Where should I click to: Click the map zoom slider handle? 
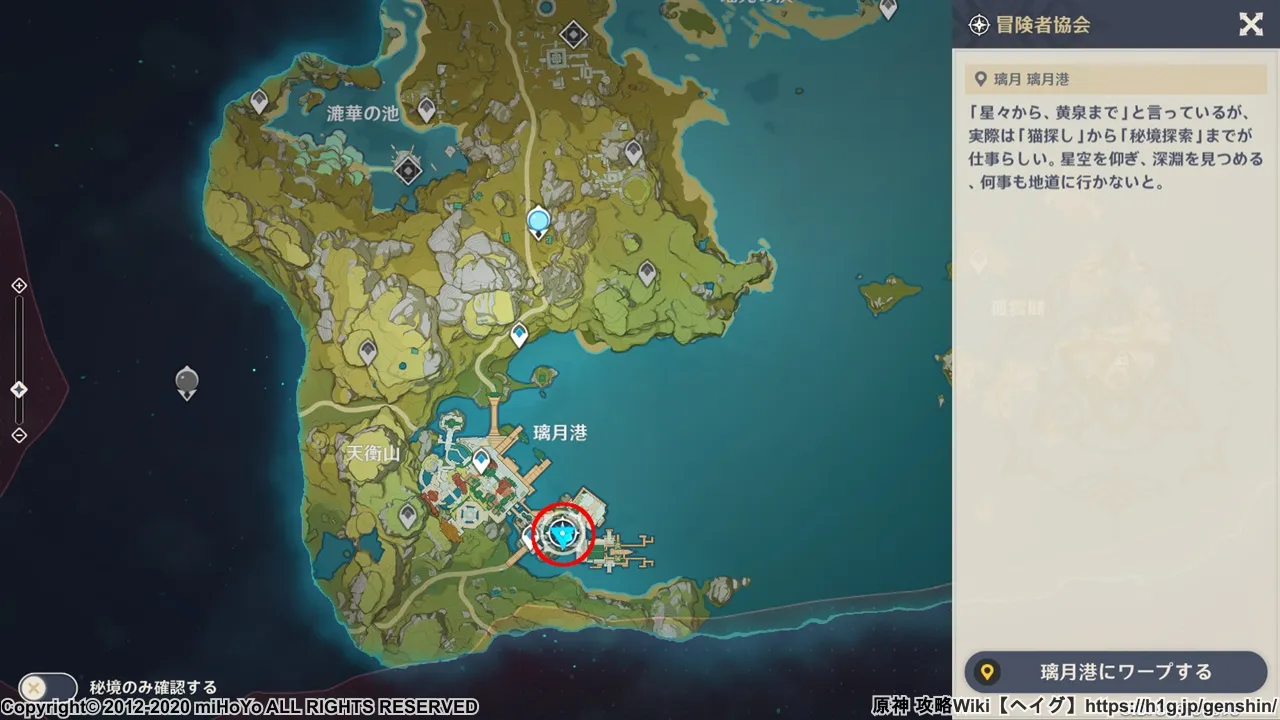(x=19, y=389)
